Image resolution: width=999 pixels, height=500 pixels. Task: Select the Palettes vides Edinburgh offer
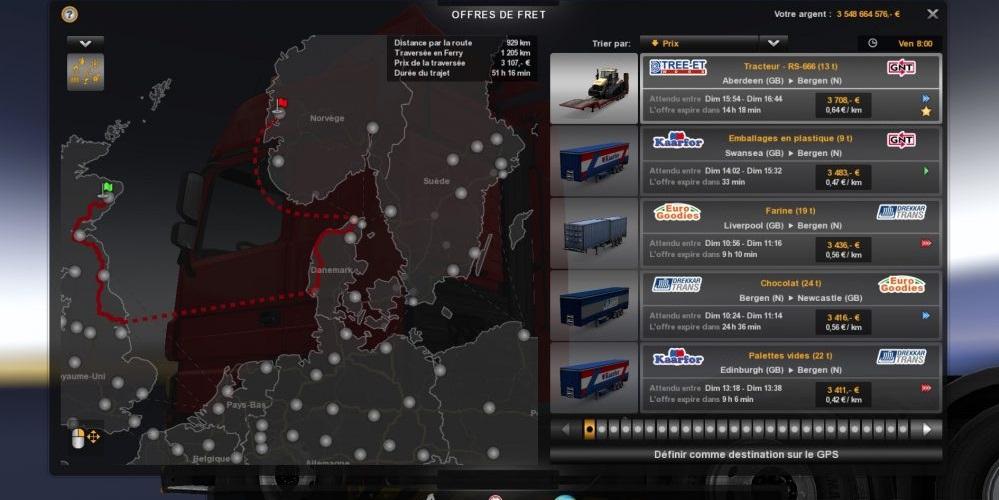pyautogui.click(x=790, y=377)
